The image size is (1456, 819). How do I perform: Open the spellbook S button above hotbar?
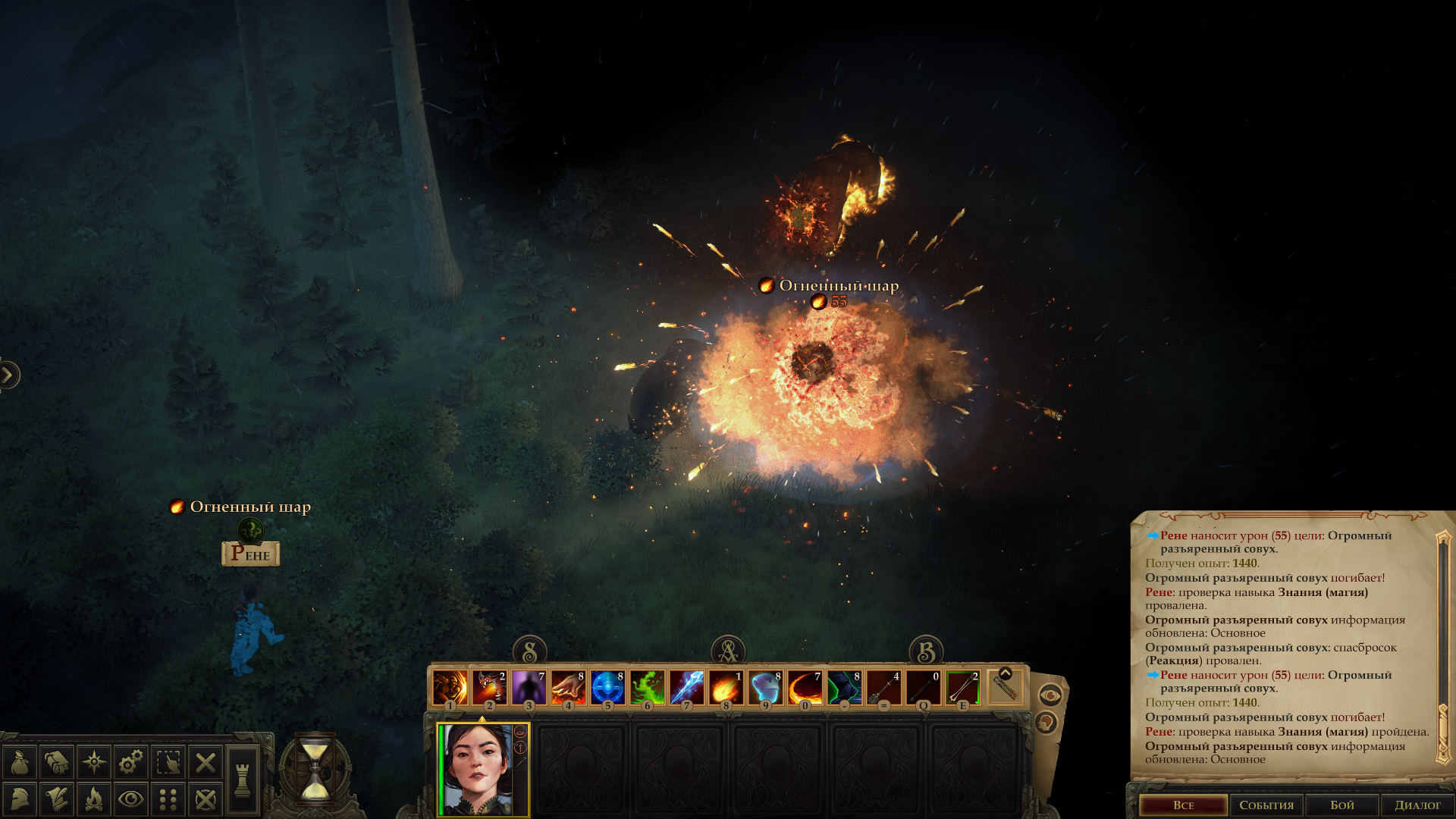530,651
